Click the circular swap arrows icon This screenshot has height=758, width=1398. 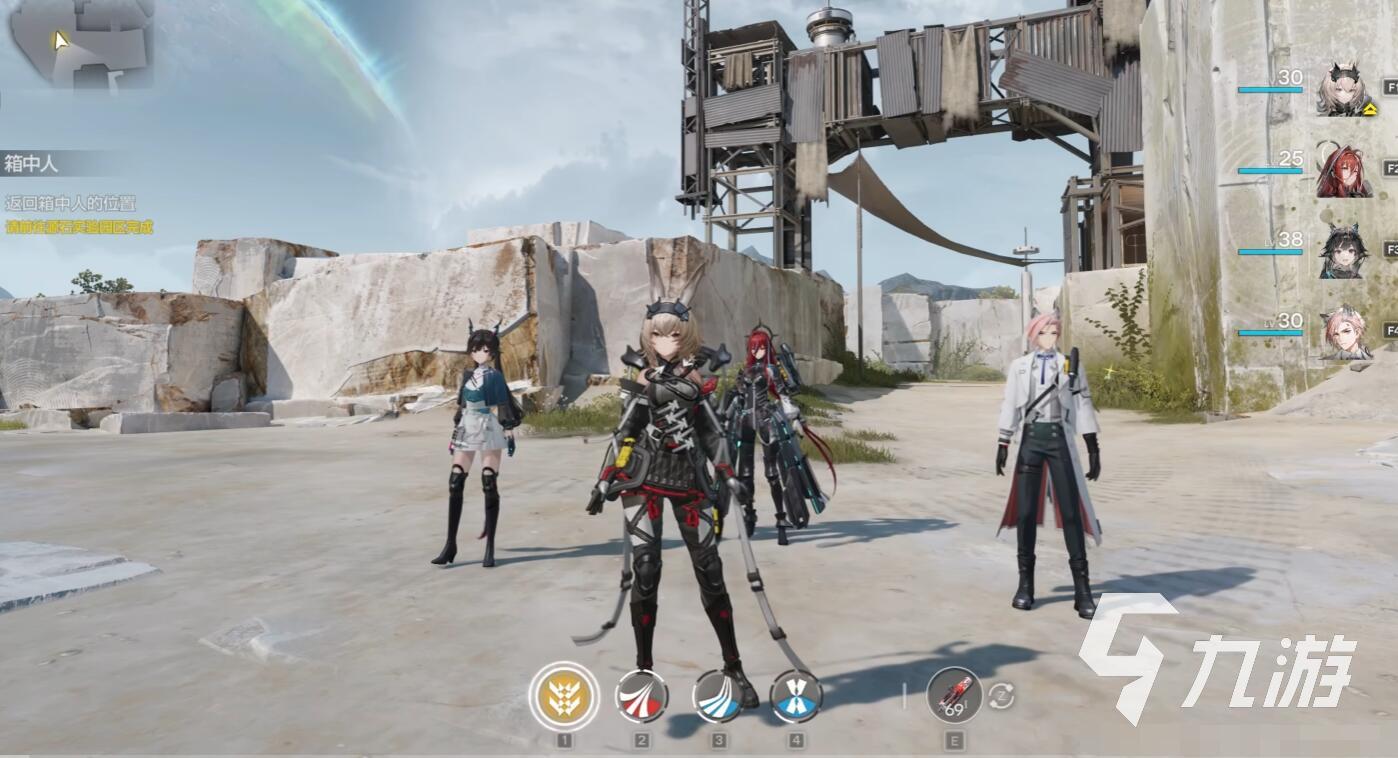tap(1001, 697)
